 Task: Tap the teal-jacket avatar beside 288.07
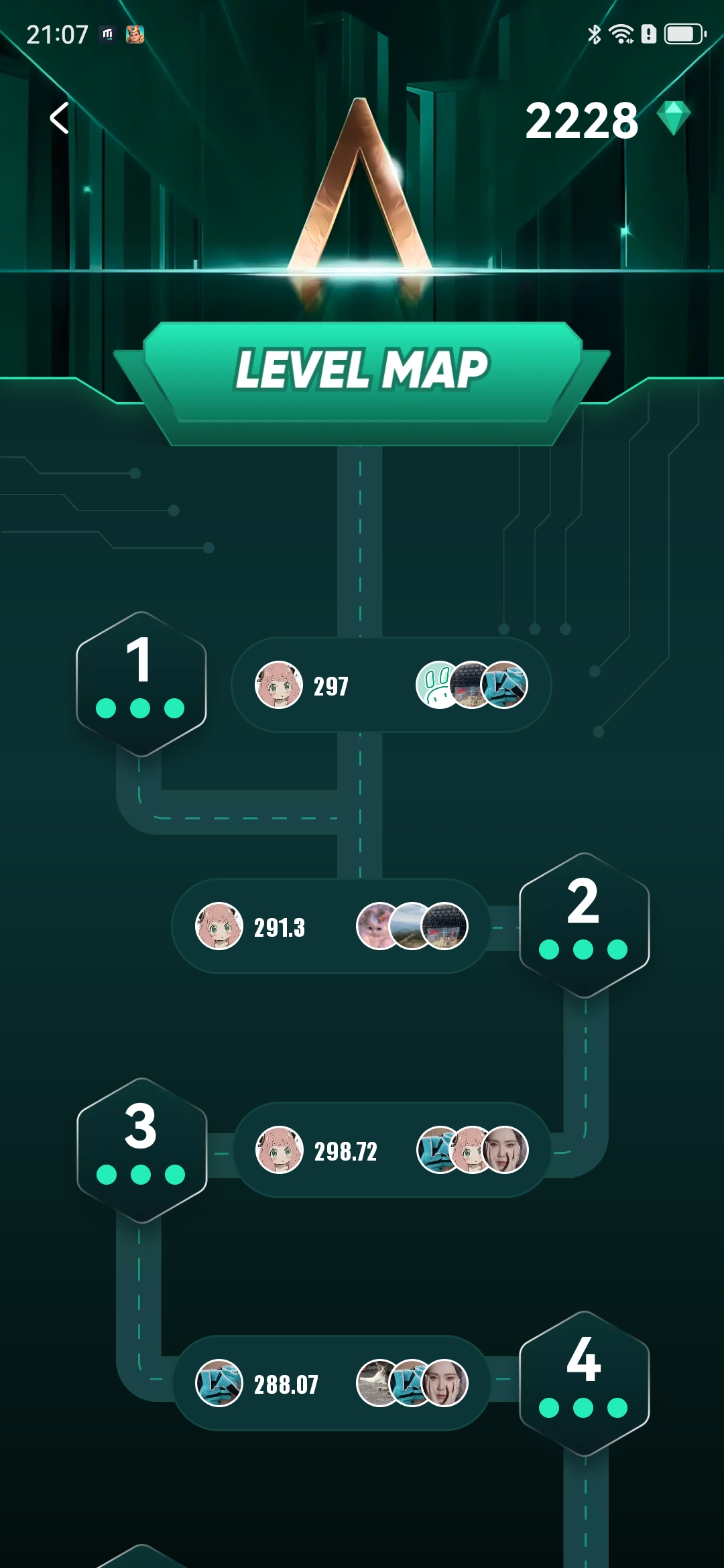tap(219, 1383)
